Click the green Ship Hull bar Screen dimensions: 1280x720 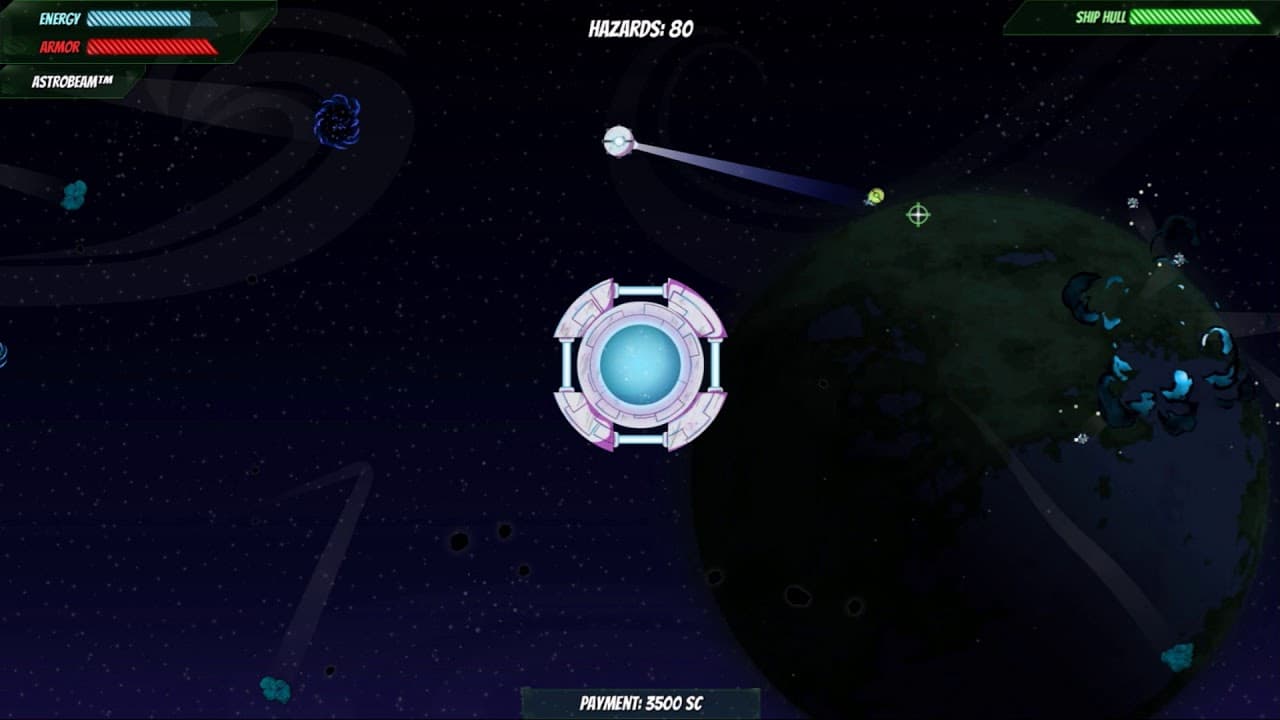[x=1195, y=16]
